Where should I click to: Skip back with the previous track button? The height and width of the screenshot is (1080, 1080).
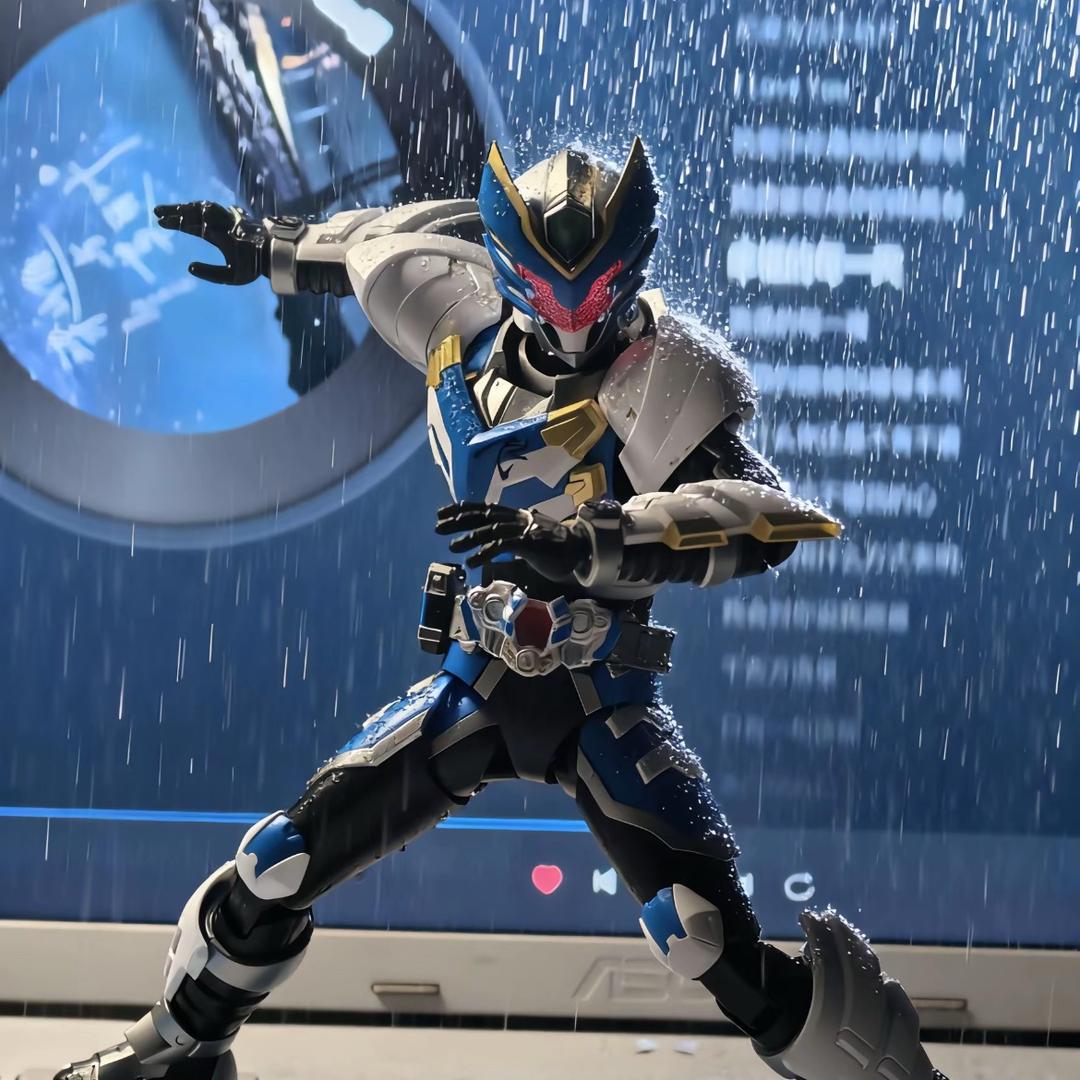coord(604,881)
